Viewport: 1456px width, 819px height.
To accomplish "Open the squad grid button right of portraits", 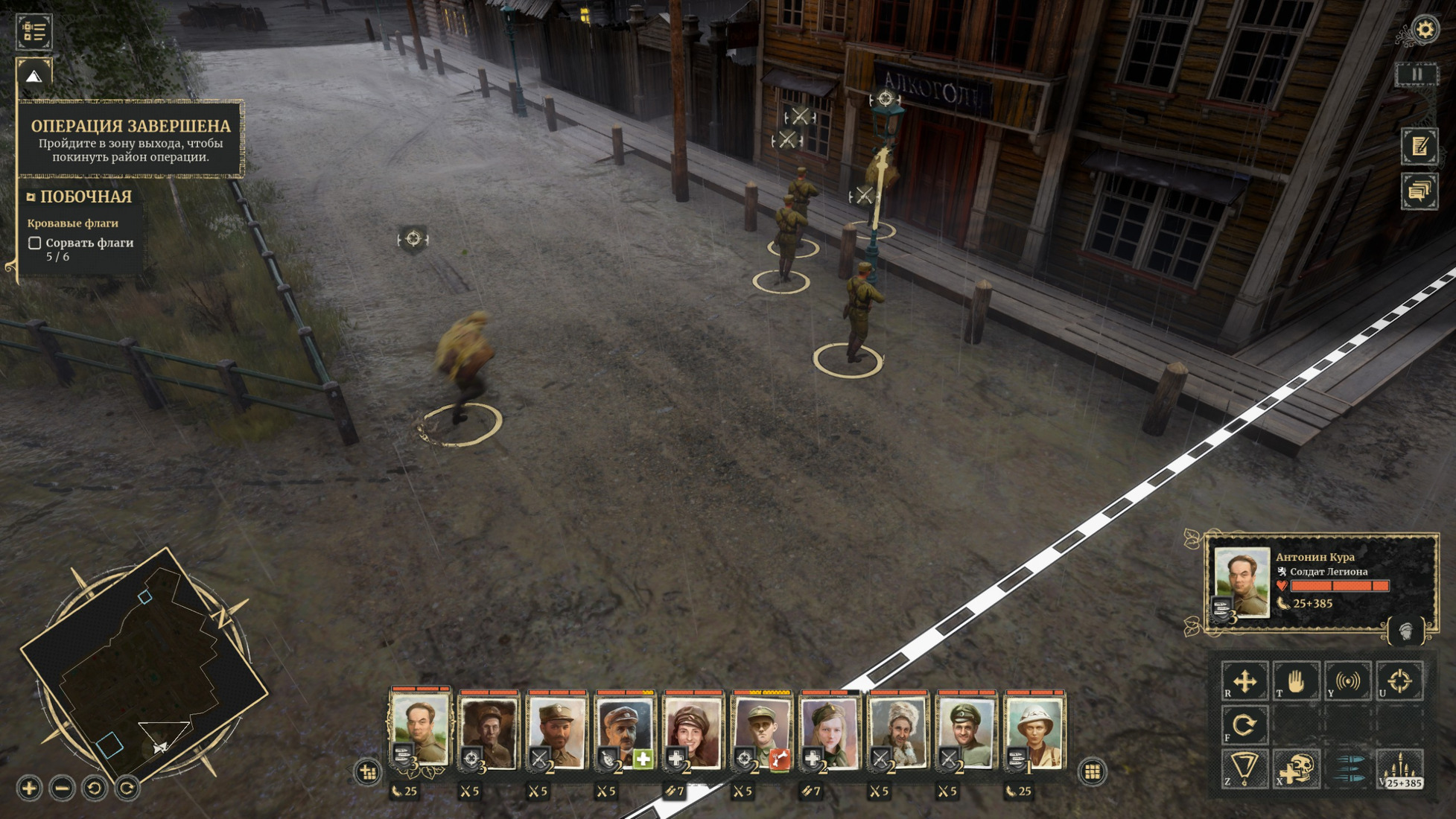I will click(x=1093, y=771).
